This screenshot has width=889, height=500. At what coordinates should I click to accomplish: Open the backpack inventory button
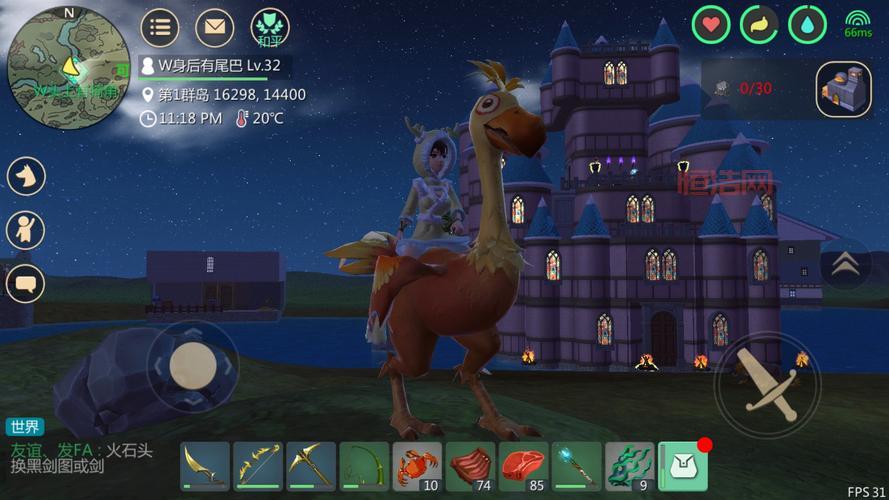683,467
